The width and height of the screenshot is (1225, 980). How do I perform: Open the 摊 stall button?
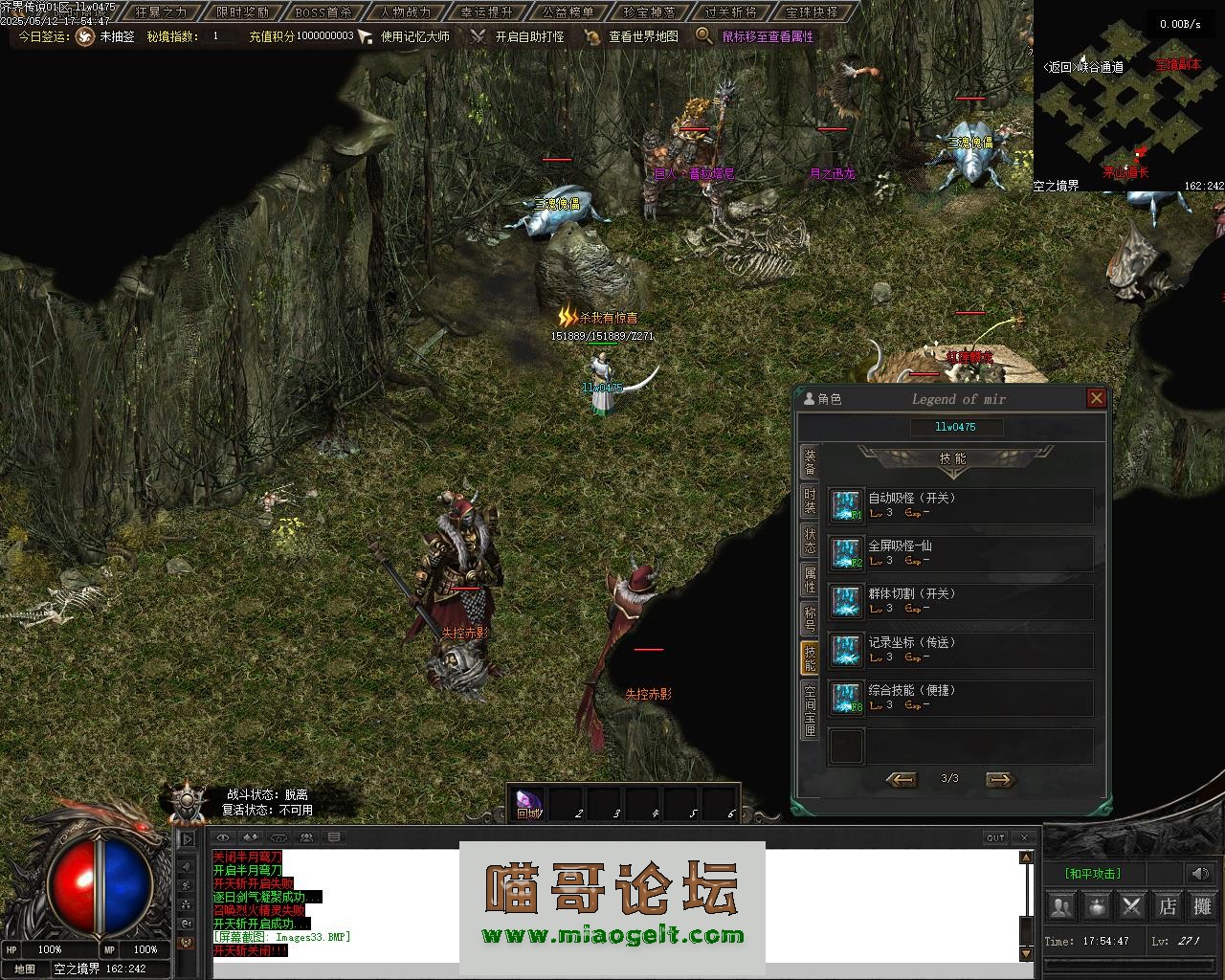(x=1202, y=905)
